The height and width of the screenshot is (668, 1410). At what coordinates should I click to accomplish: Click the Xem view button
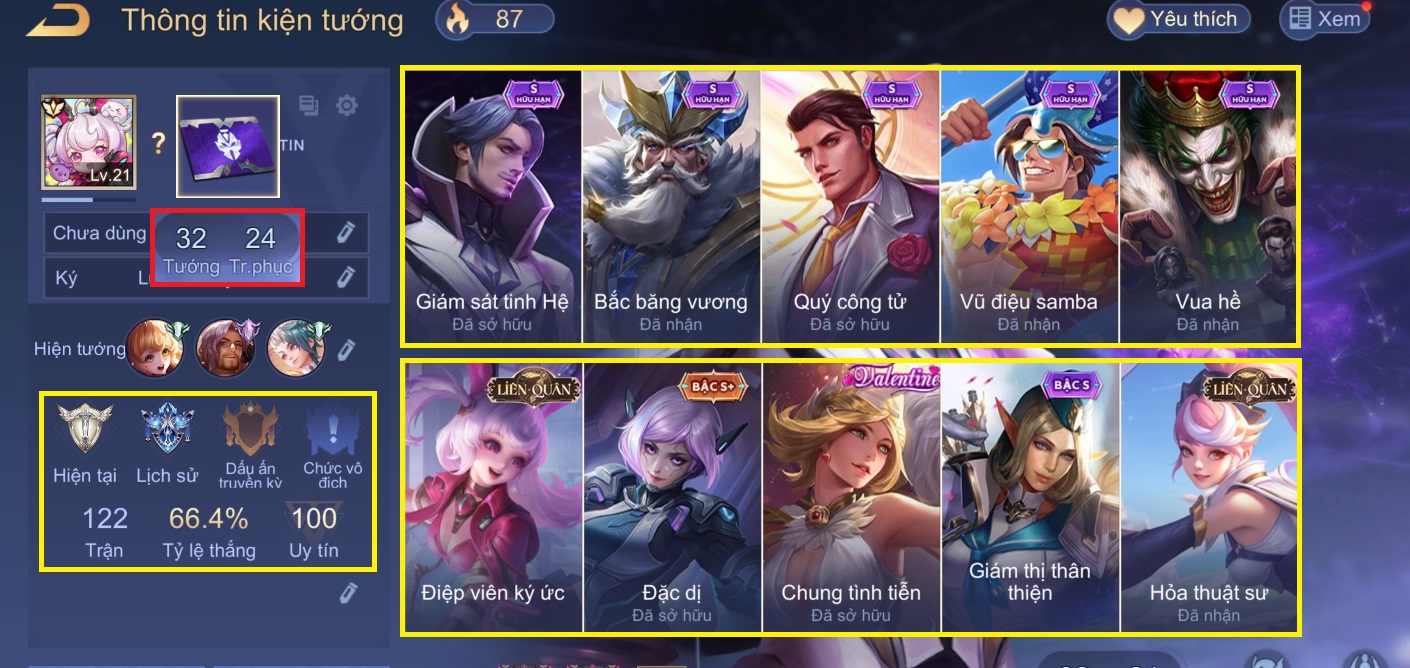[x=1324, y=19]
